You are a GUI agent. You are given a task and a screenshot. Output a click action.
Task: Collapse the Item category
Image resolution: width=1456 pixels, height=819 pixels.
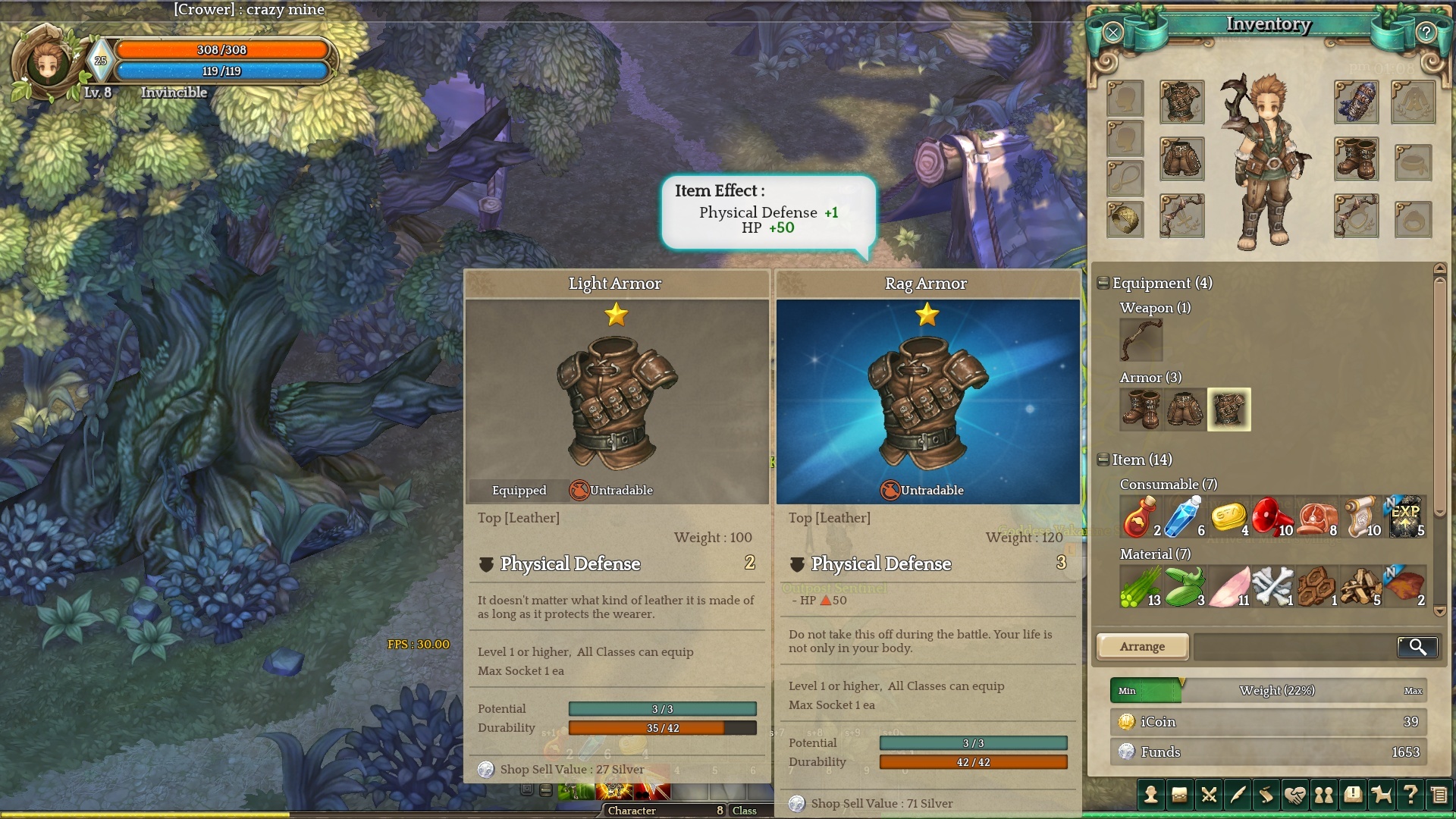1103,460
